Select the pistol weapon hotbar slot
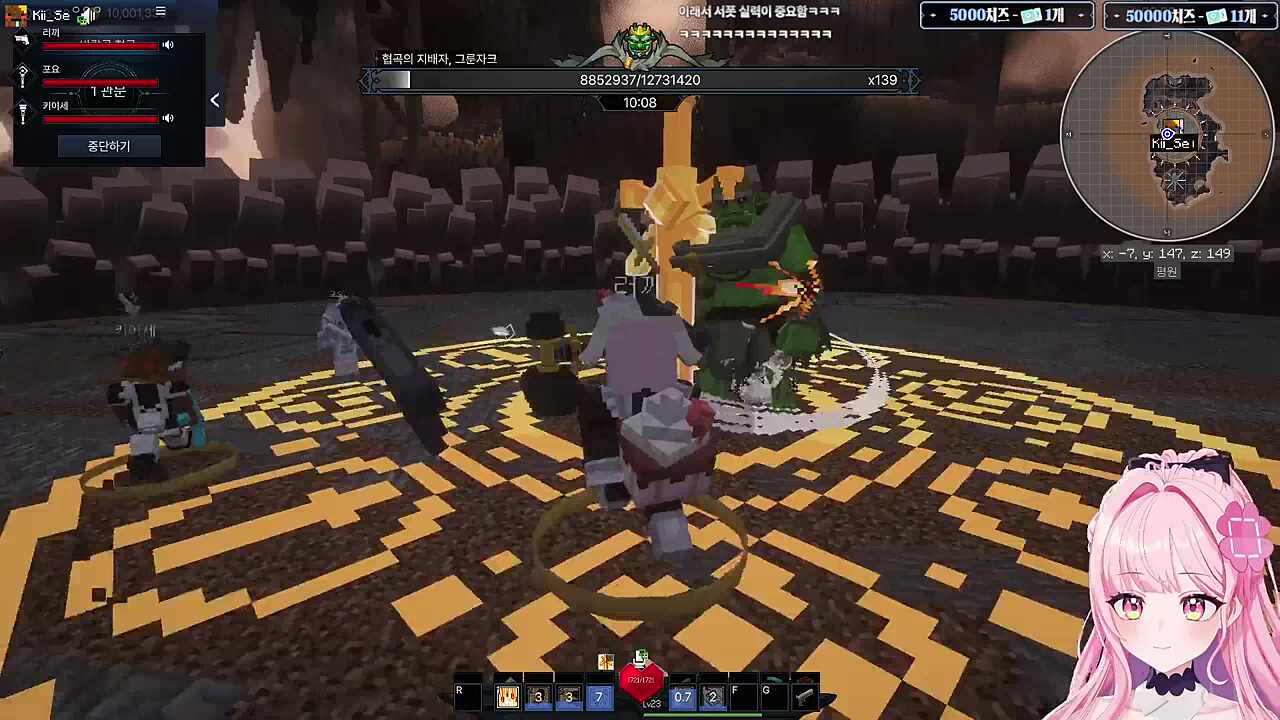1280x720 pixels. tap(804, 696)
